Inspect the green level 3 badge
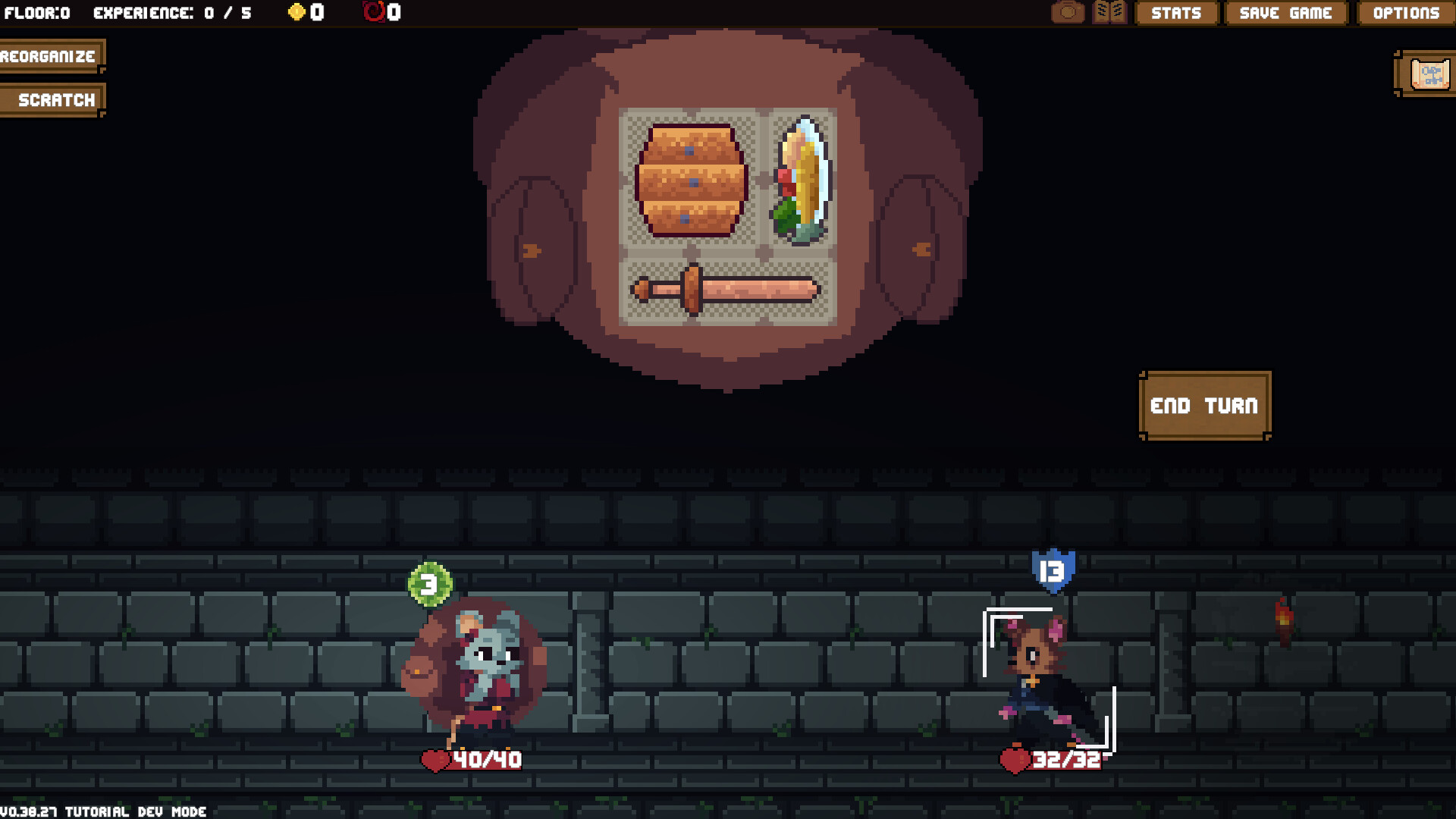 coord(428,584)
